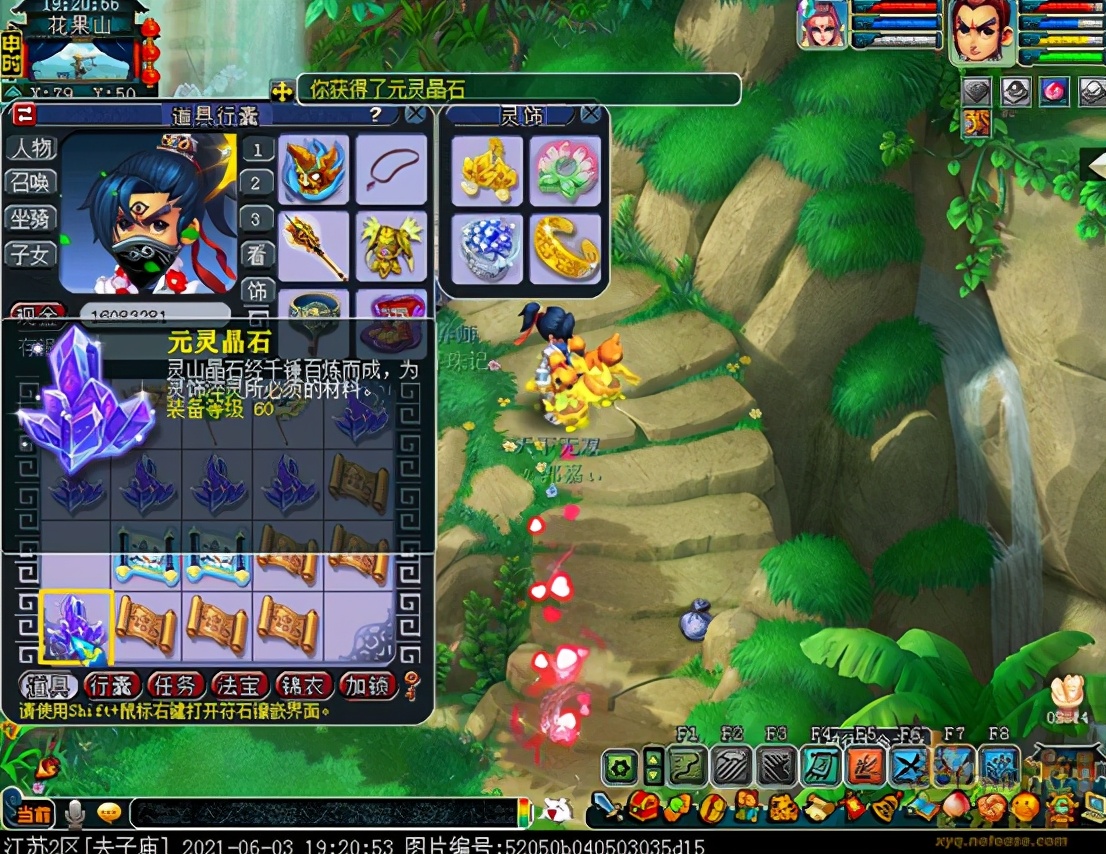This screenshot has height=854, width=1106.
Task: Select the highlighted 元灵晶石 crystal slot
Action: (x=76, y=627)
